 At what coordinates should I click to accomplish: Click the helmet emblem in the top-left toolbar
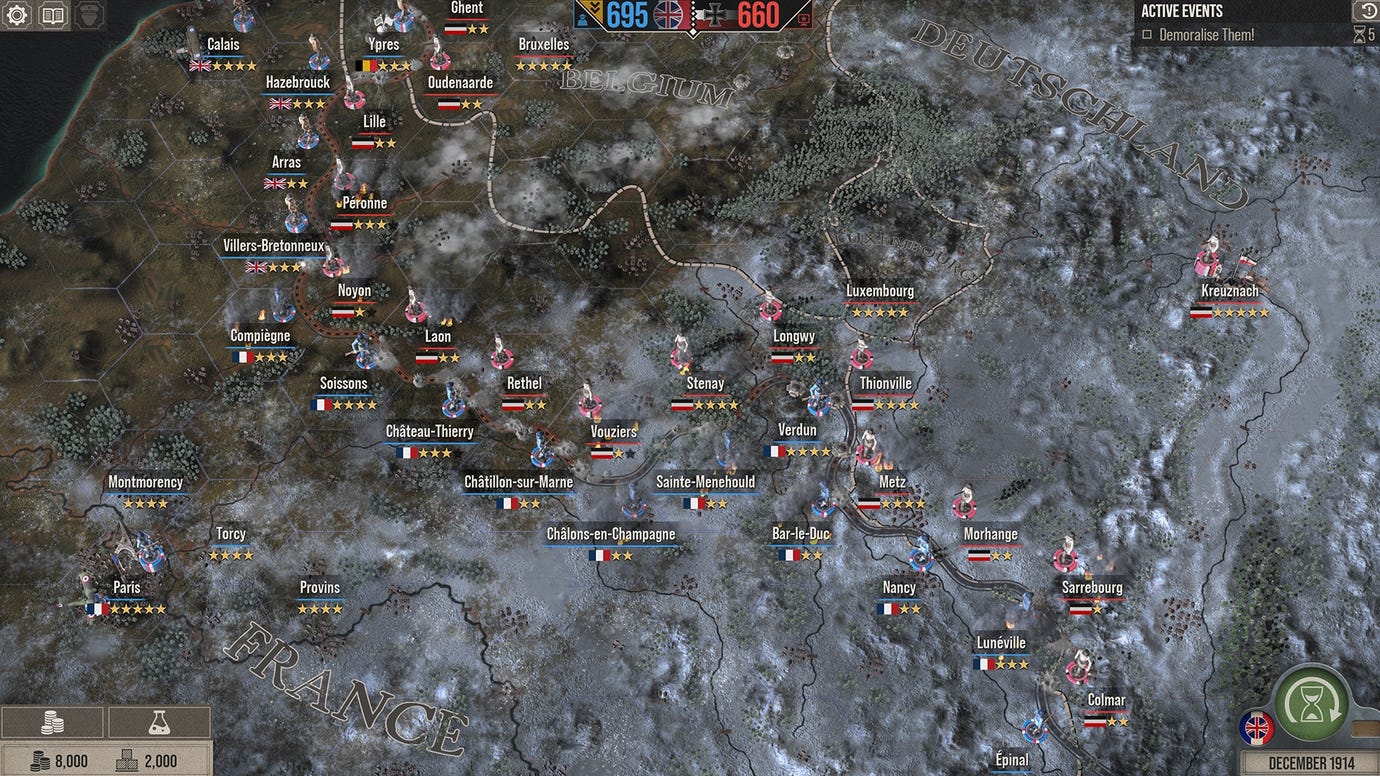[89, 15]
